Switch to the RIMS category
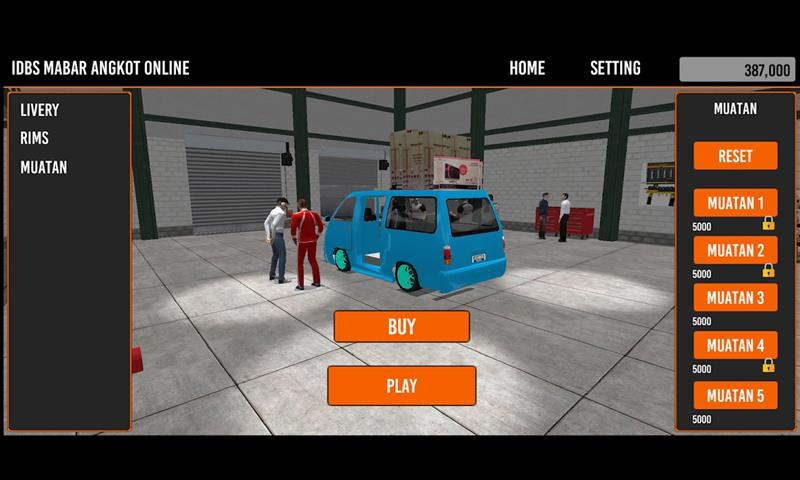The height and width of the screenshot is (480, 800). 35,138
